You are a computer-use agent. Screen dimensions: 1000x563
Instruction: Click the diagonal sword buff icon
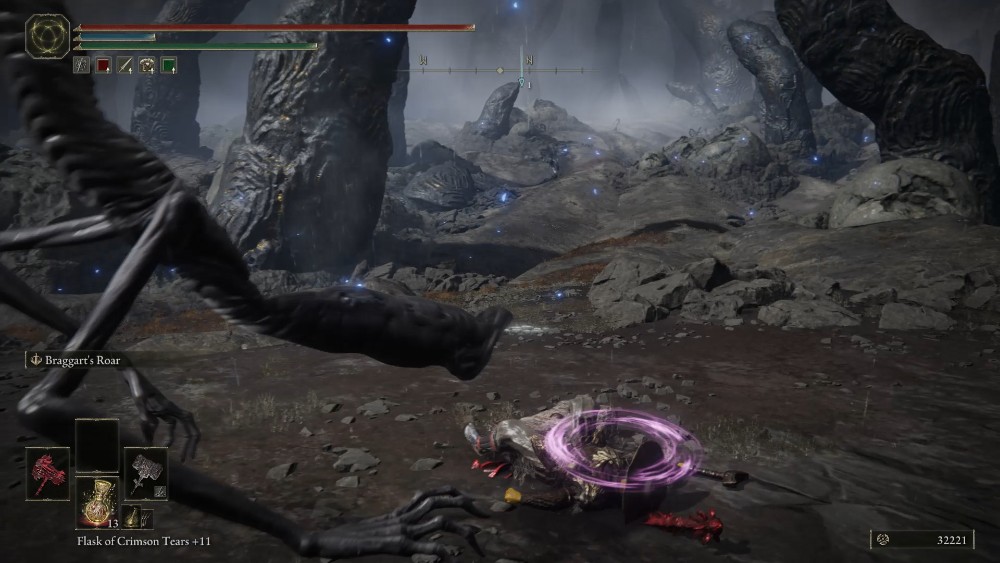coord(125,65)
